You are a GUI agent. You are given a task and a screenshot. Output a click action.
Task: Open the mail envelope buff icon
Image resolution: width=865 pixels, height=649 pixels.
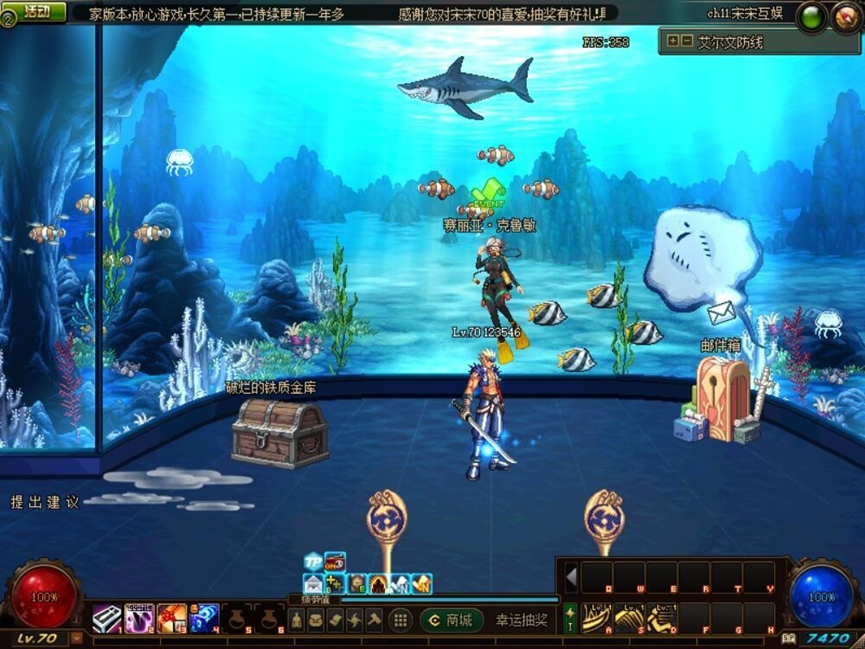[x=313, y=584]
